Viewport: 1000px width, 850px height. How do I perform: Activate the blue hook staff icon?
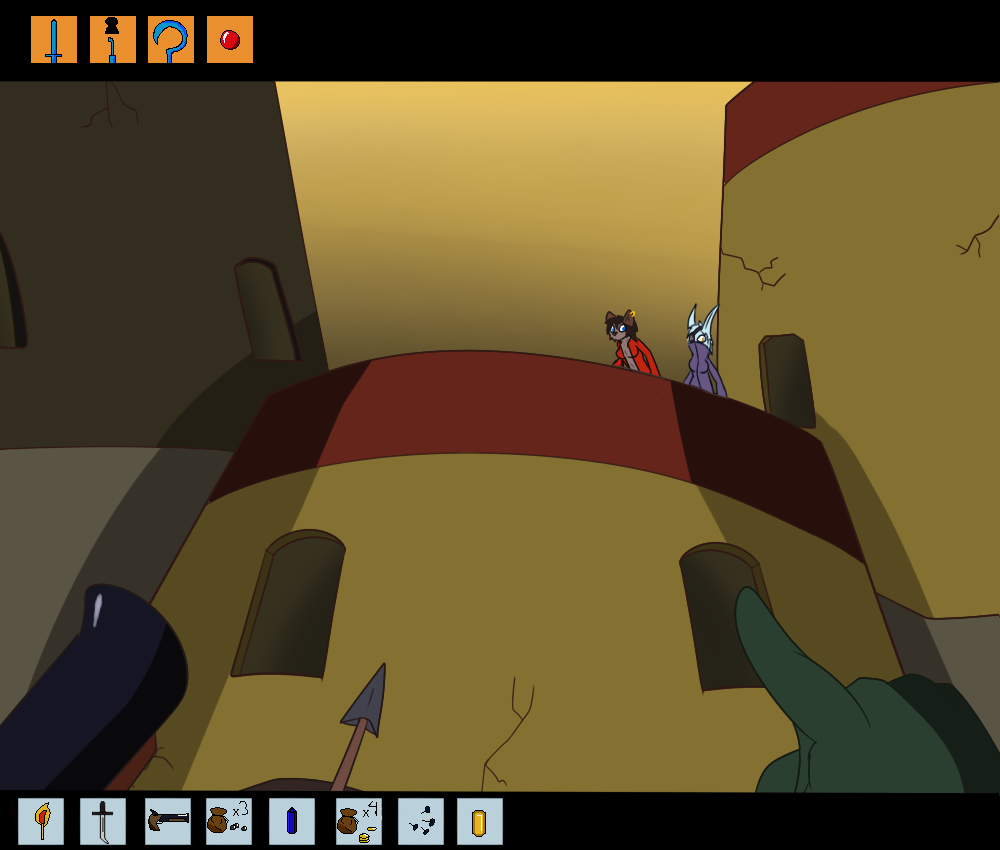coord(171,40)
